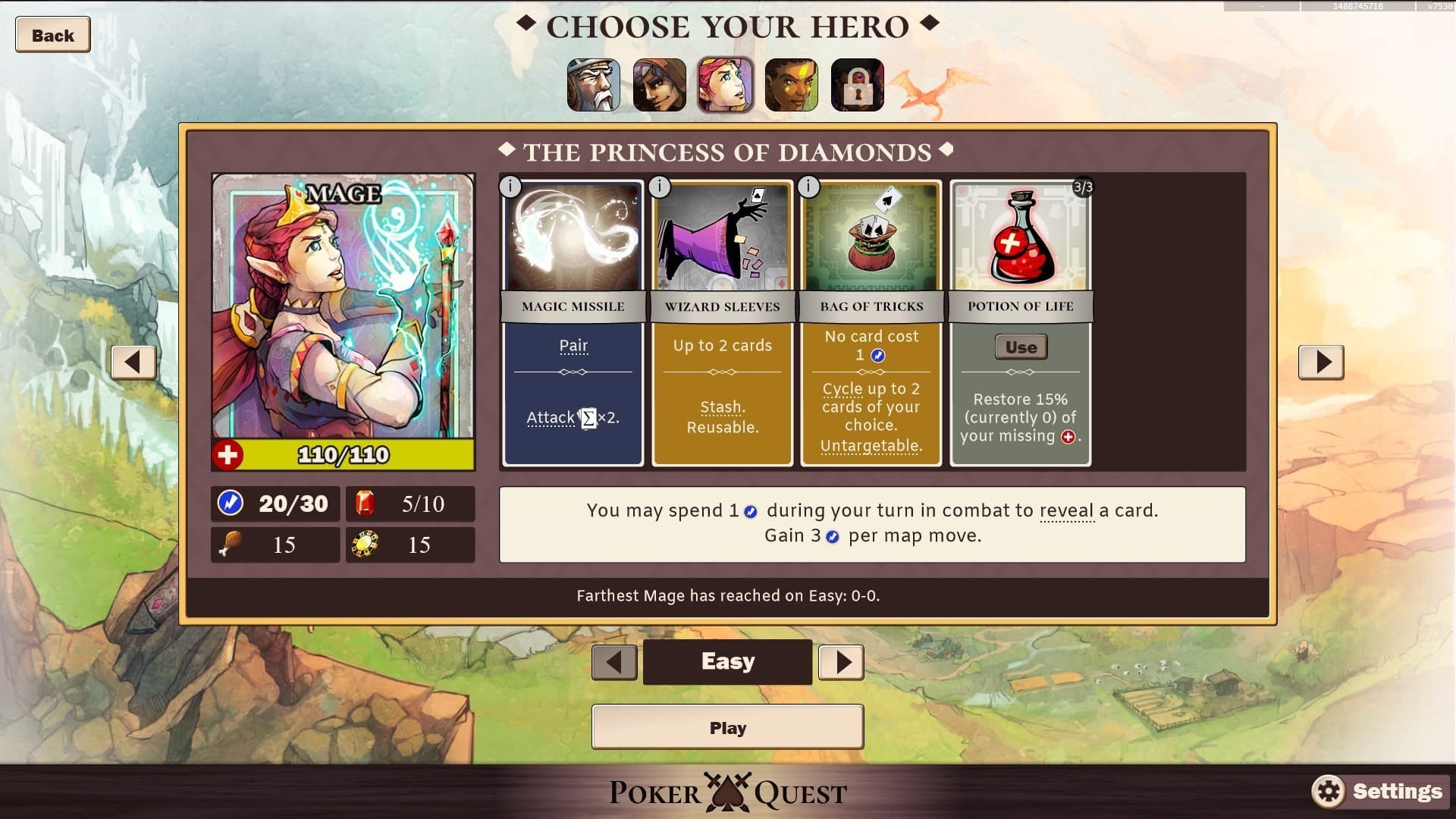Click the Poker Quest title logo

pyautogui.click(x=726, y=793)
